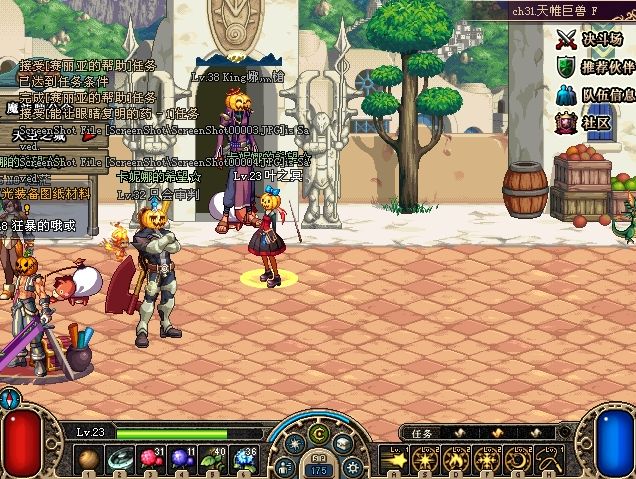Open the 社区 community menu
The image size is (636, 479).
pyautogui.click(x=584, y=123)
